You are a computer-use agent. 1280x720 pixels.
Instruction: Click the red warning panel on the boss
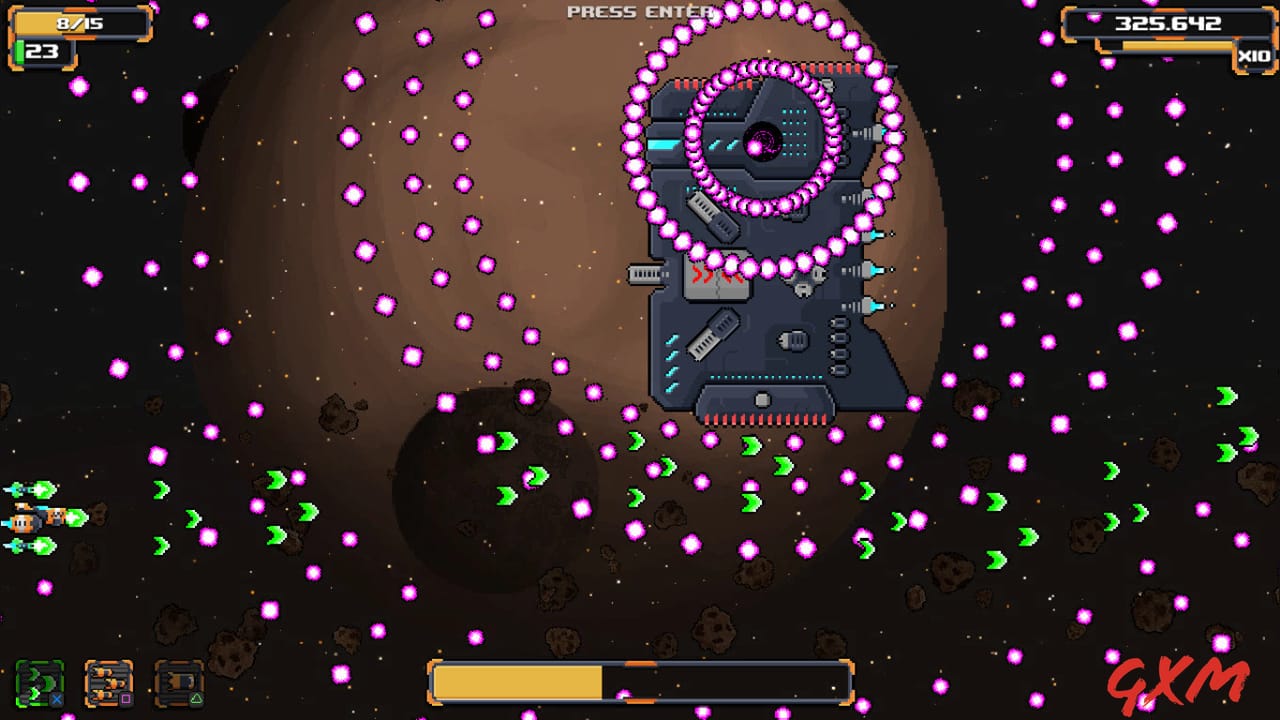click(716, 278)
